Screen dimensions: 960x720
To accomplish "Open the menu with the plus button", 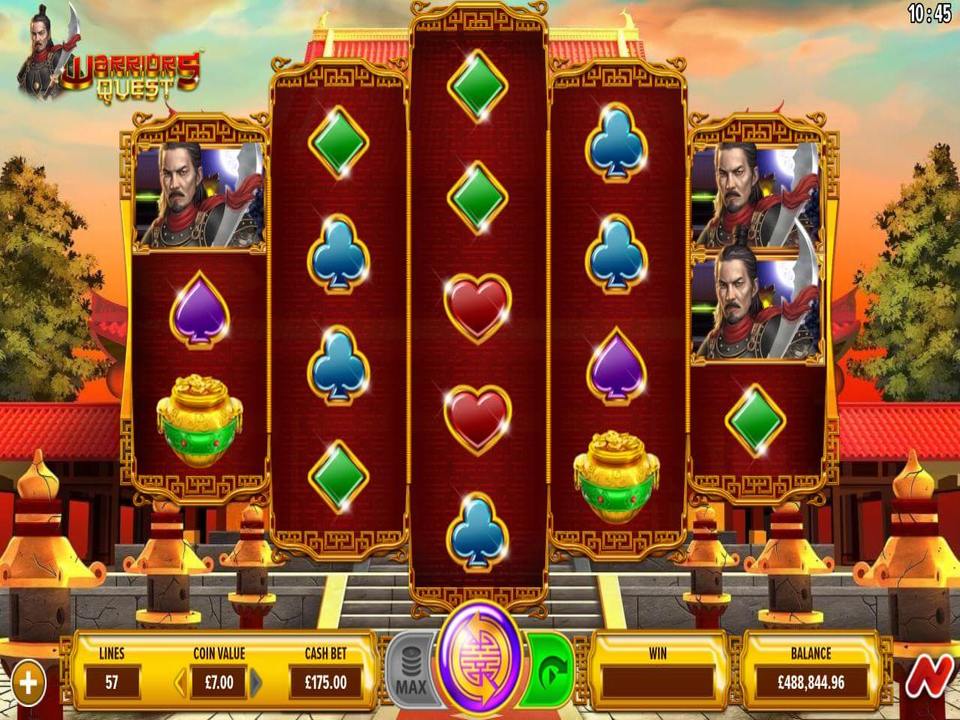I will pyautogui.click(x=28, y=684).
